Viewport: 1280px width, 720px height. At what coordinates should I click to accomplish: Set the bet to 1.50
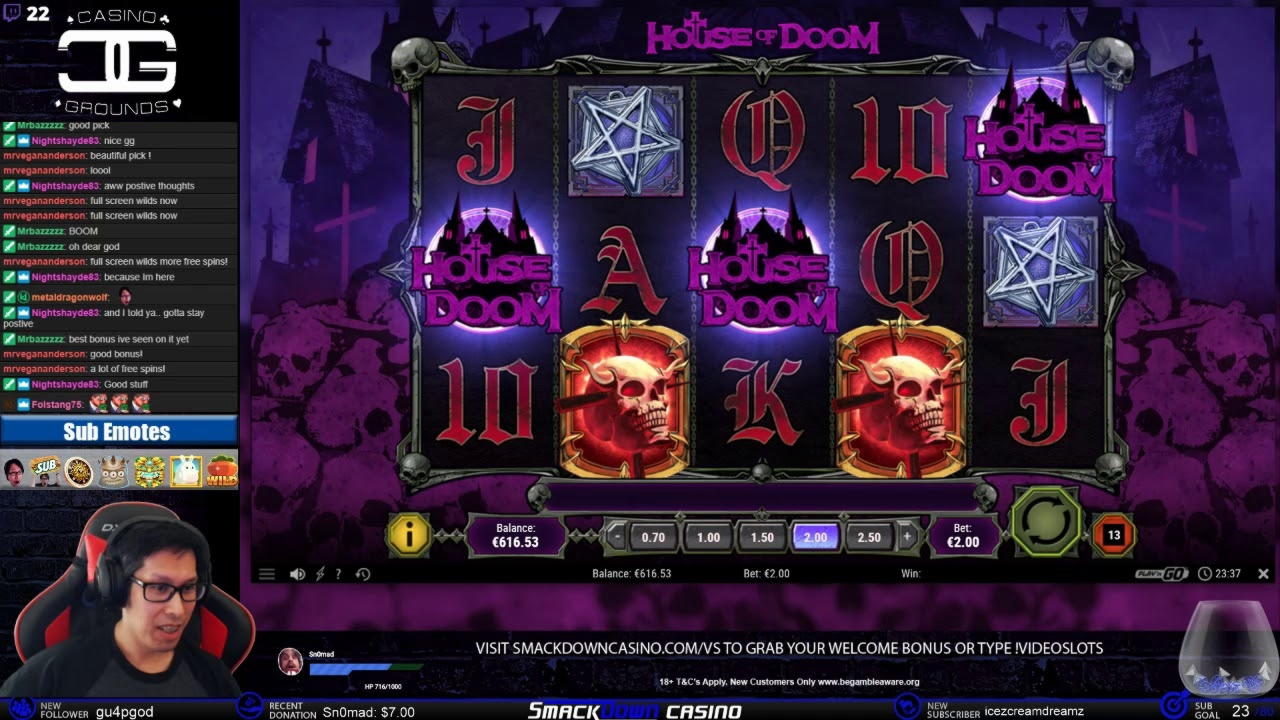point(762,537)
